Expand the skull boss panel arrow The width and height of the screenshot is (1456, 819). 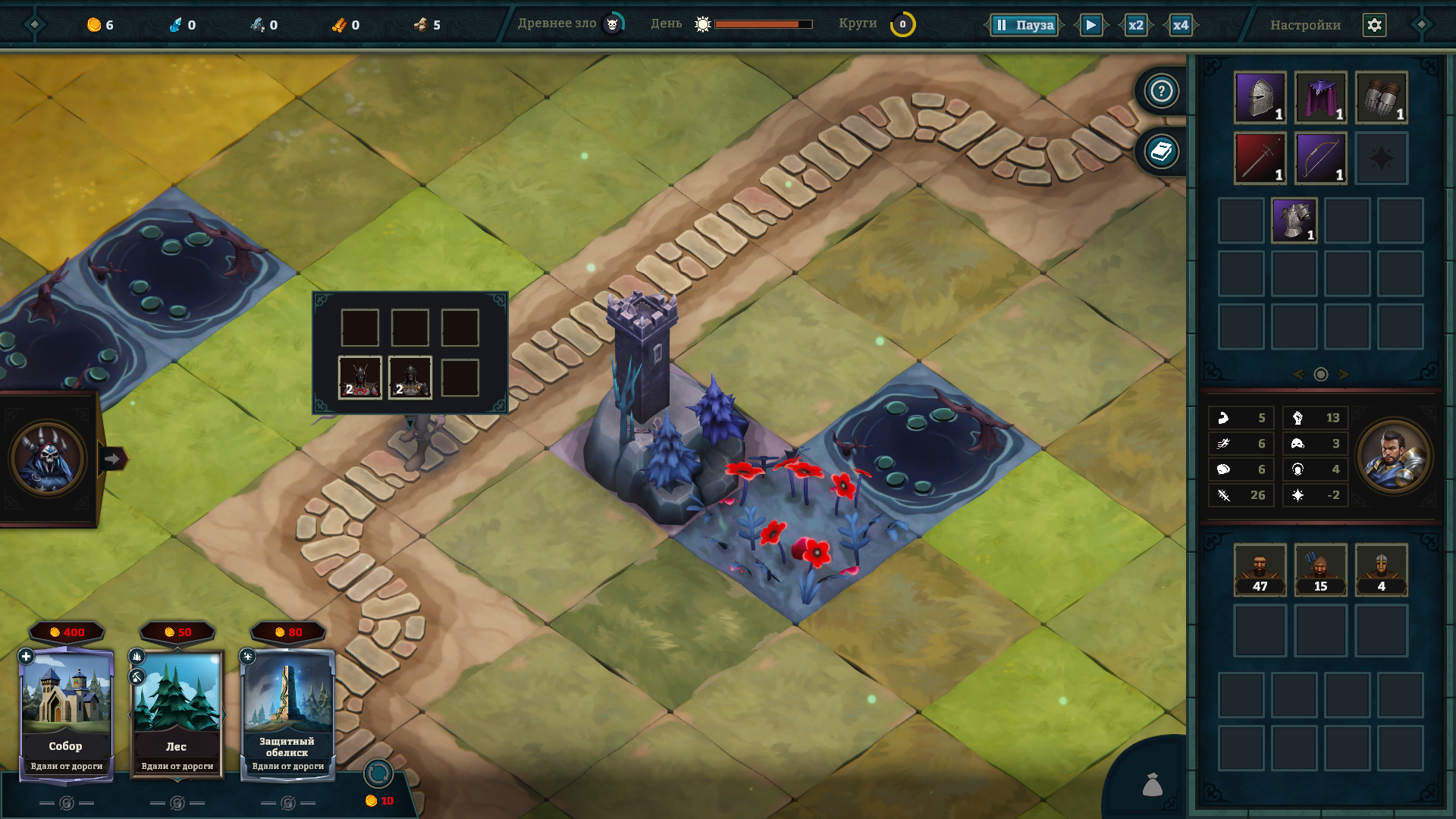[112, 459]
